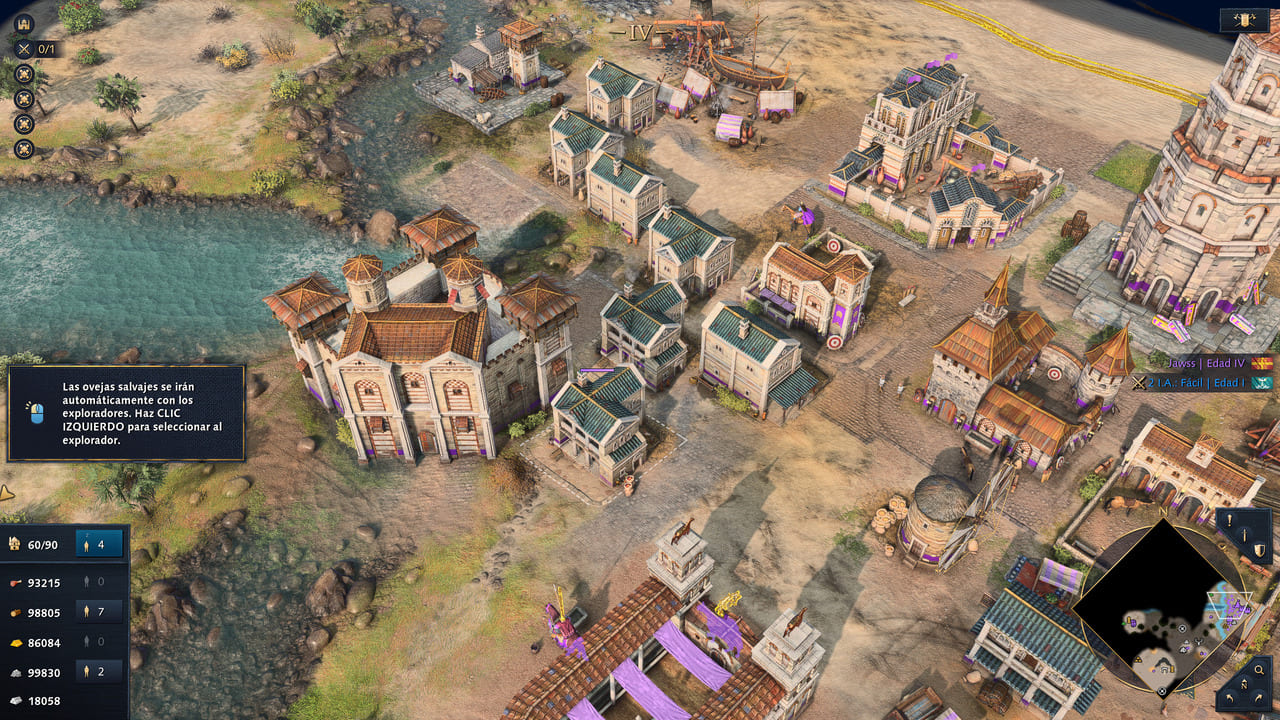Reset camera with the north compass button
This screenshot has width=1280, height=720.
tap(1244, 686)
